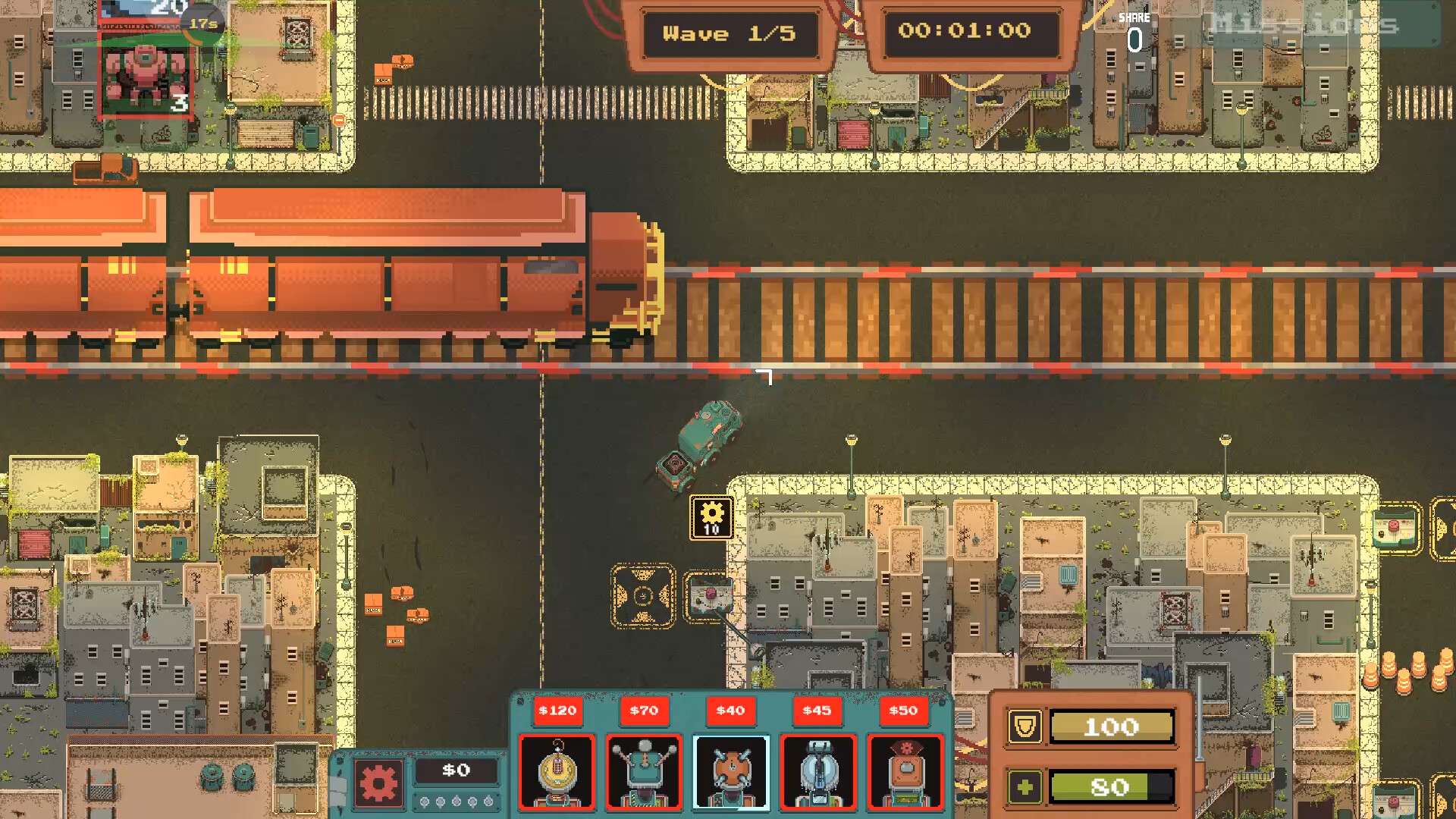Choose the $70 twin-antenna teal turret
Screen dimensions: 1456x819
(644, 771)
